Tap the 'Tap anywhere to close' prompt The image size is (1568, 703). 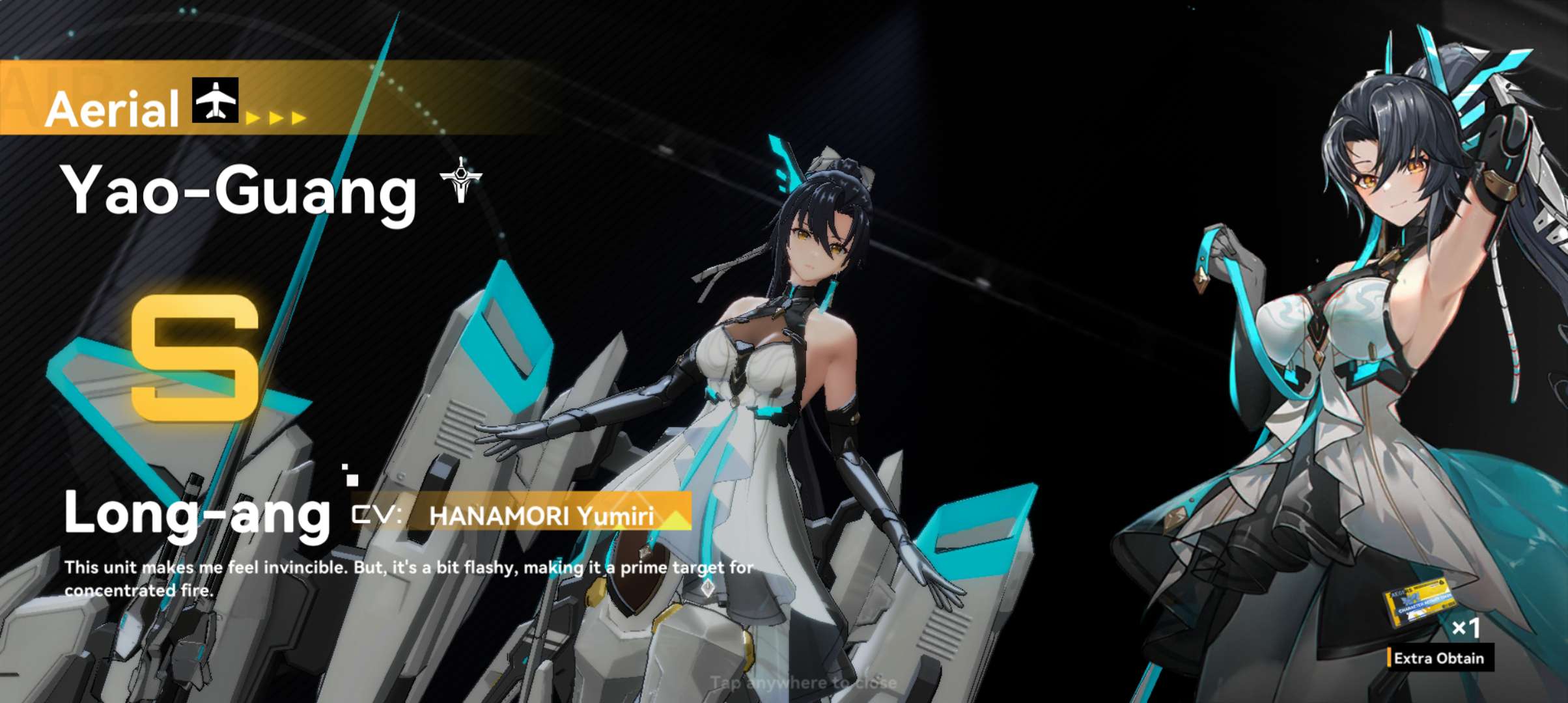[803, 682]
